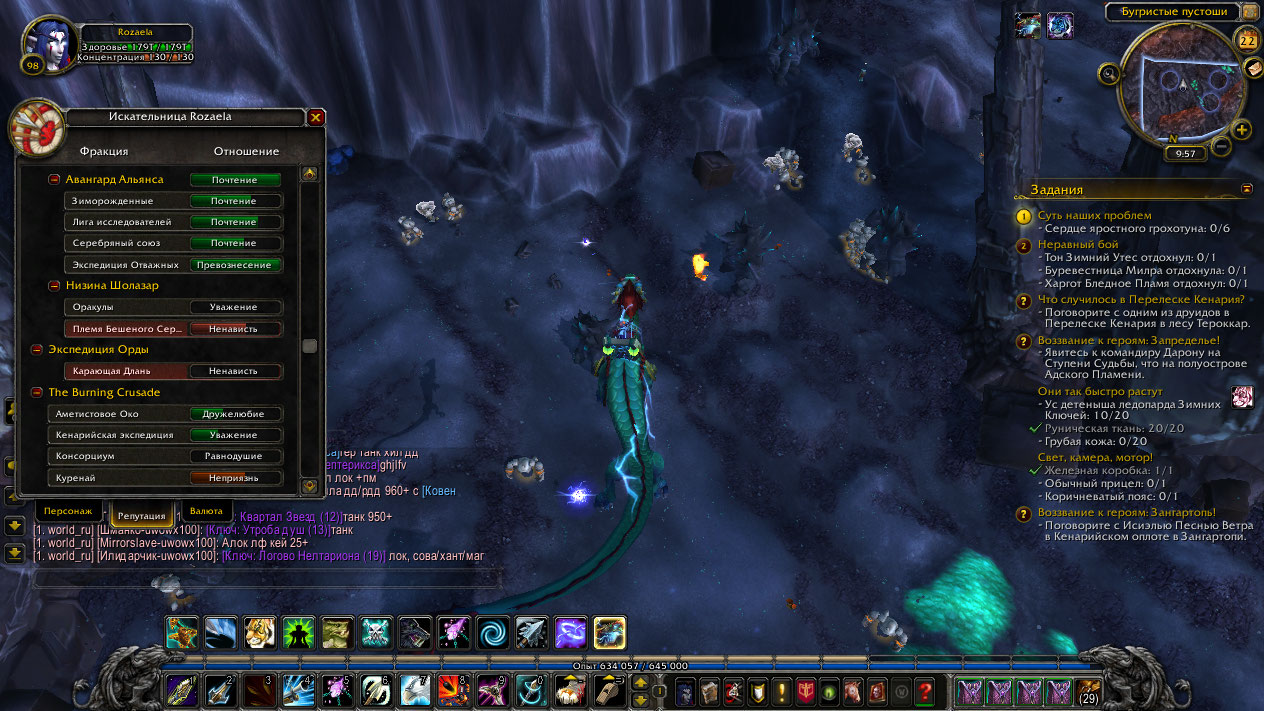The height and width of the screenshot is (711, 1264).
Task: Open the calendar showing day 22
Action: (1247, 41)
